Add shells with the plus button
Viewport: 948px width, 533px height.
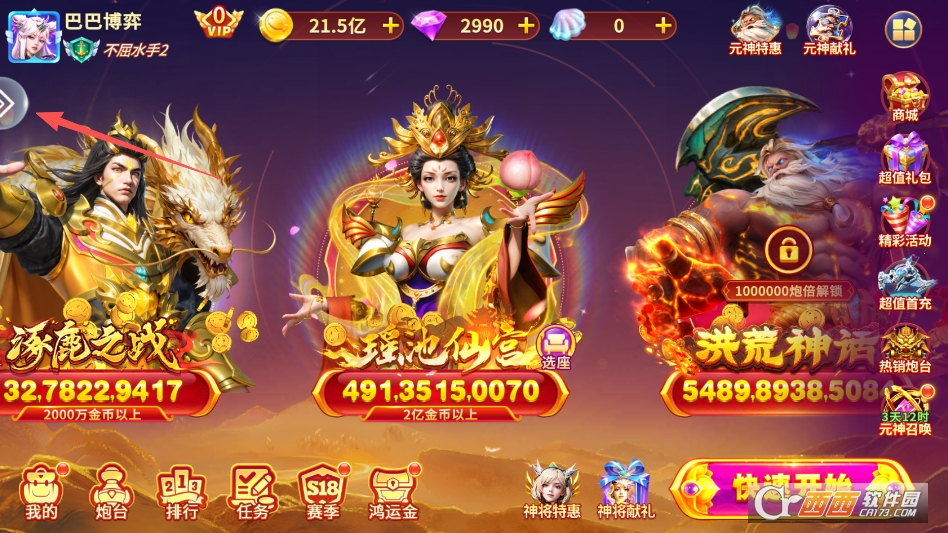coord(664,26)
